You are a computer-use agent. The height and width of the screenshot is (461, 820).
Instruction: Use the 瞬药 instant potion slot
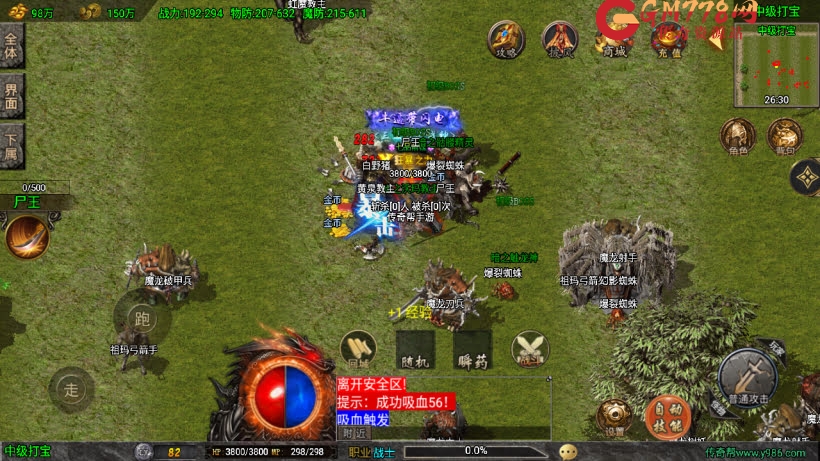click(x=472, y=349)
